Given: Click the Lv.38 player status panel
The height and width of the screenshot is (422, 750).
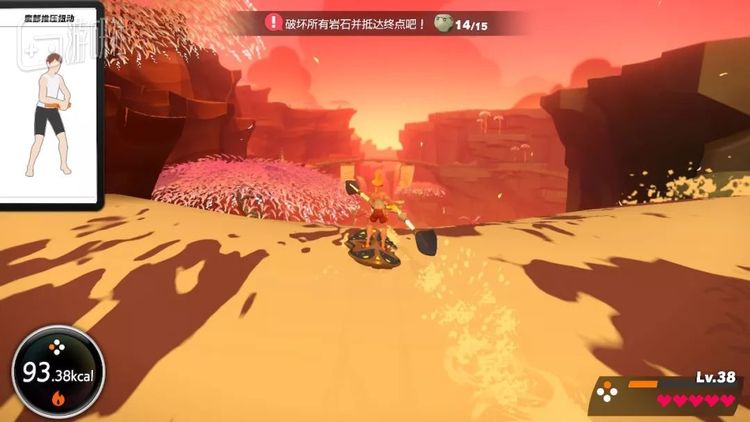Looking at the screenshot, I should coord(666,393).
